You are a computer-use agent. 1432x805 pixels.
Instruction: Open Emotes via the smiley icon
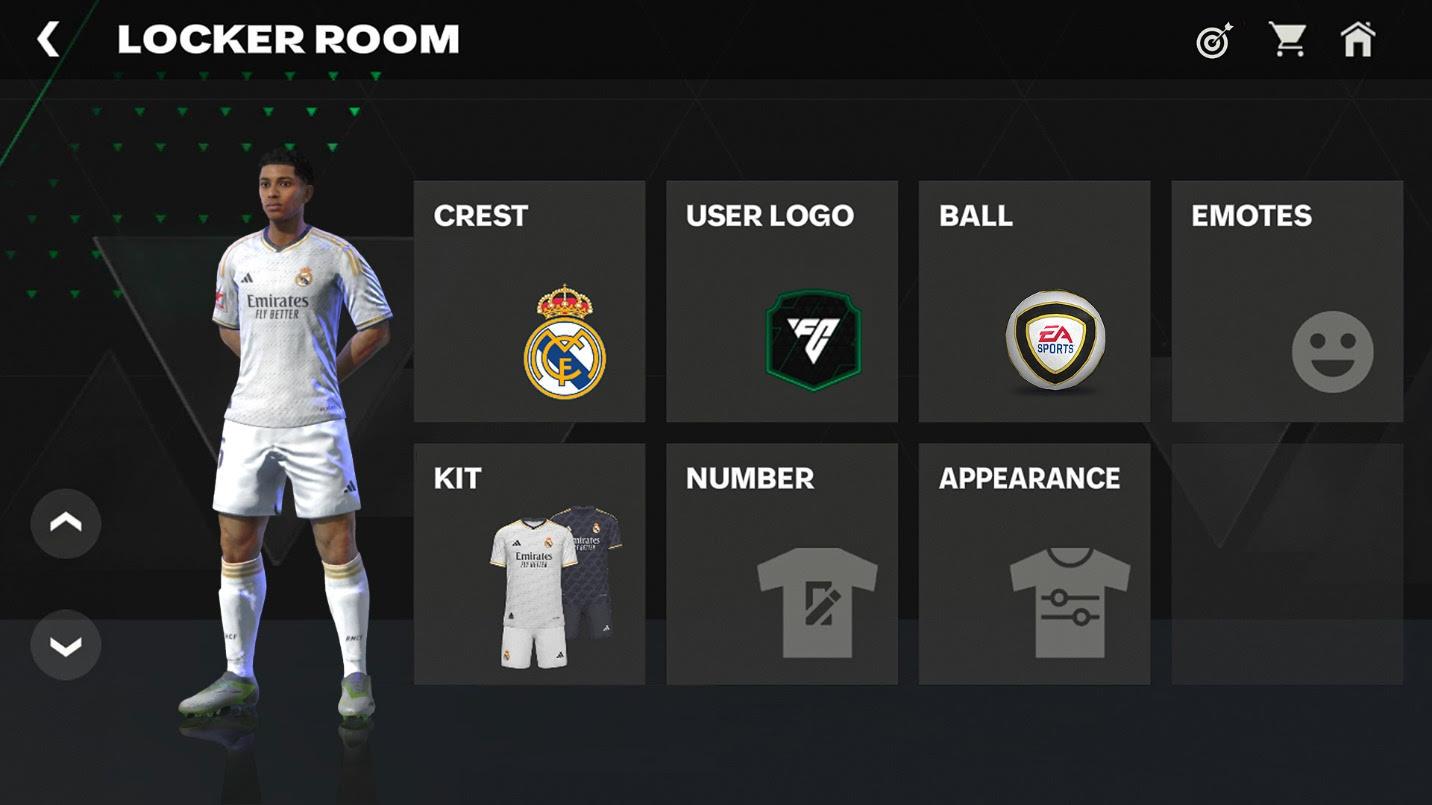coord(1331,351)
